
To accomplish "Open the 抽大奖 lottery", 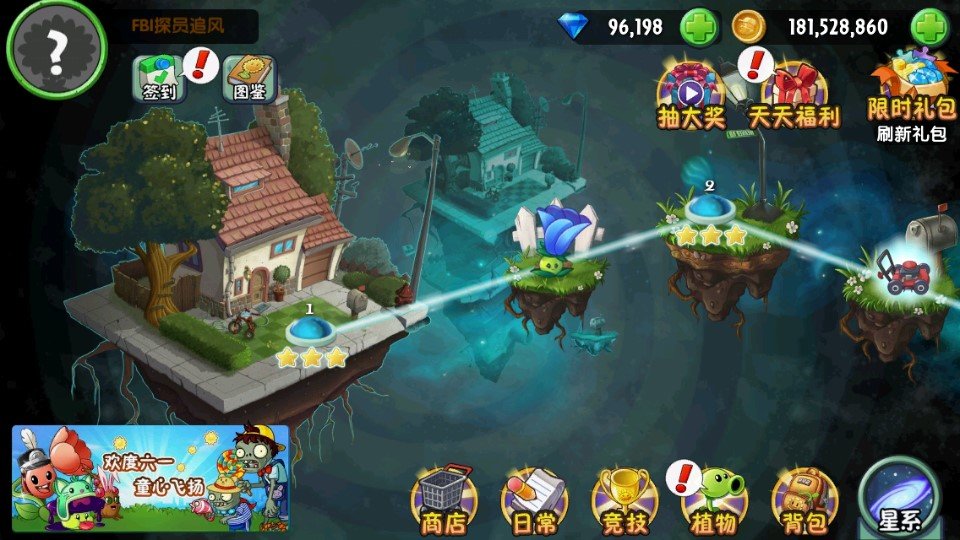I will pyautogui.click(x=690, y=95).
